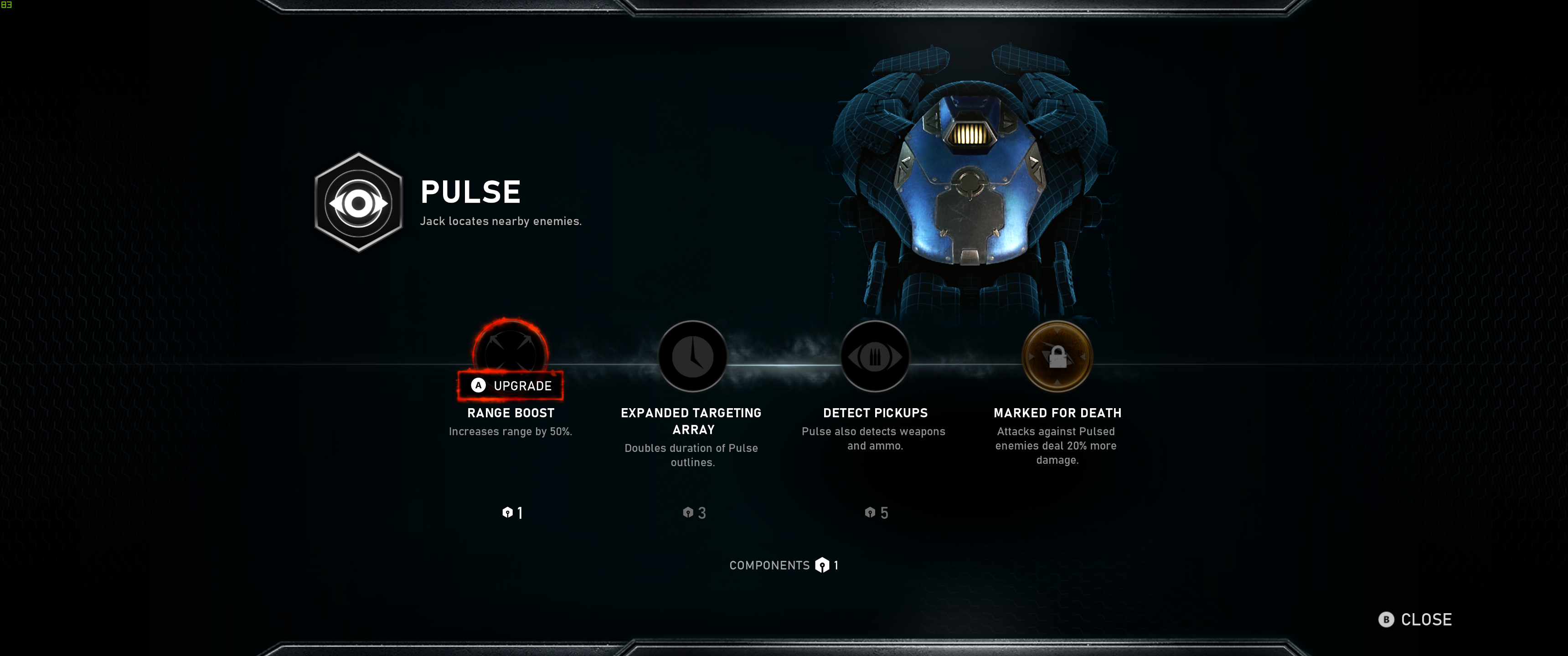This screenshot has width=1568, height=656.
Task: Select the Expanded Targeting Array clock icon
Action: coord(693,356)
